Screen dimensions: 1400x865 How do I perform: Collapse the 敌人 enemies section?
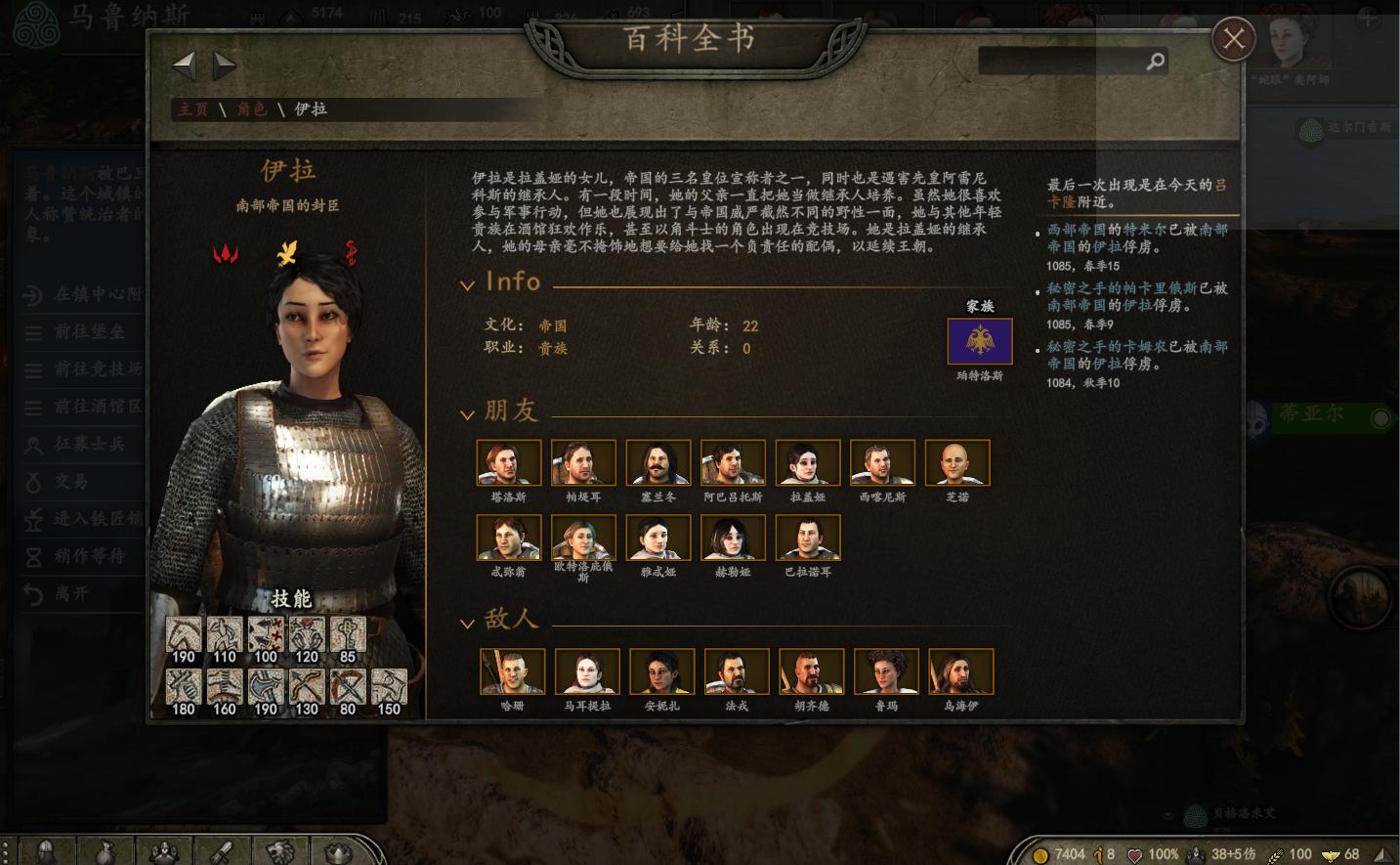click(x=467, y=626)
